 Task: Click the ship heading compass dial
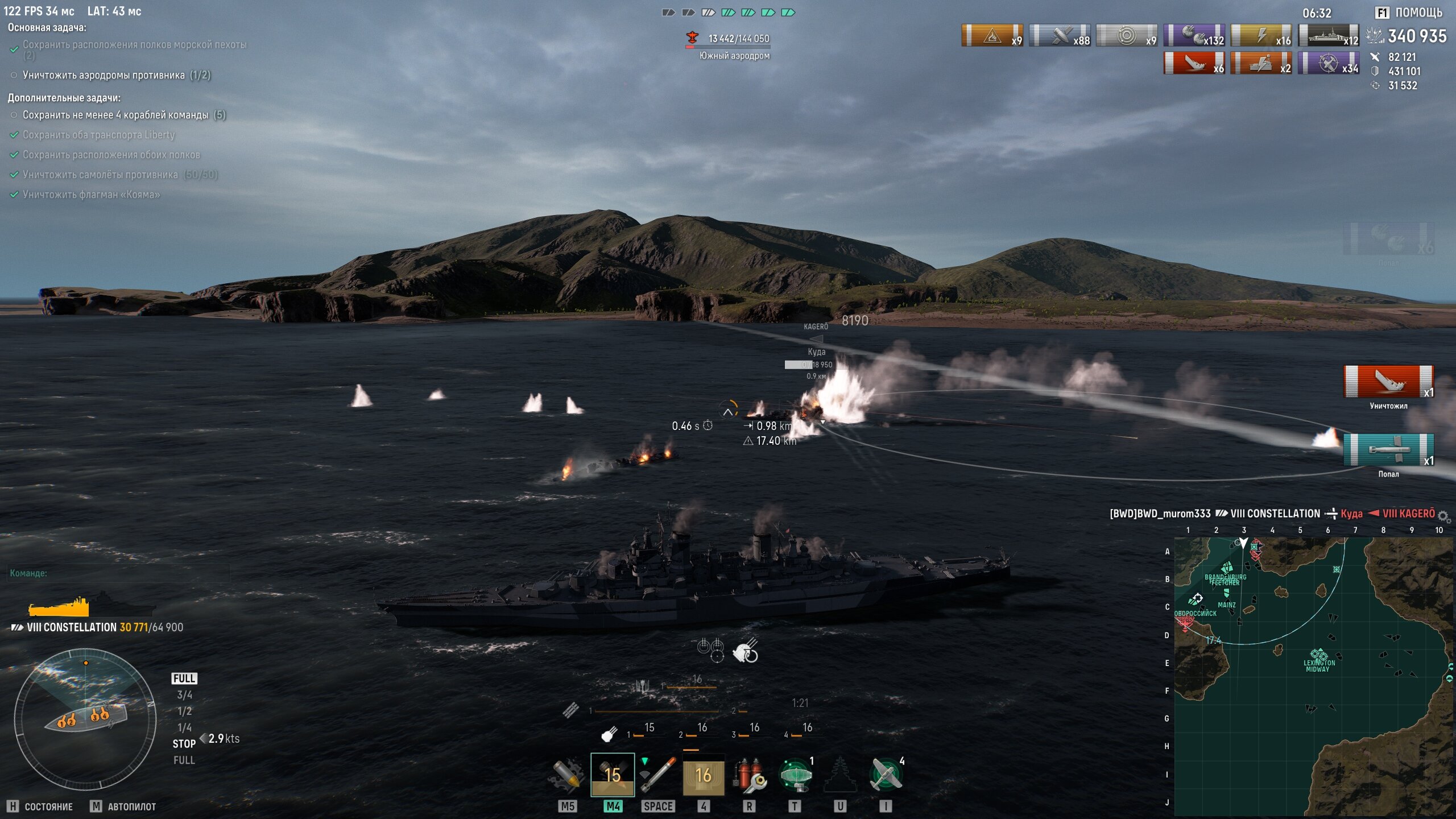(x=85, y=719)
